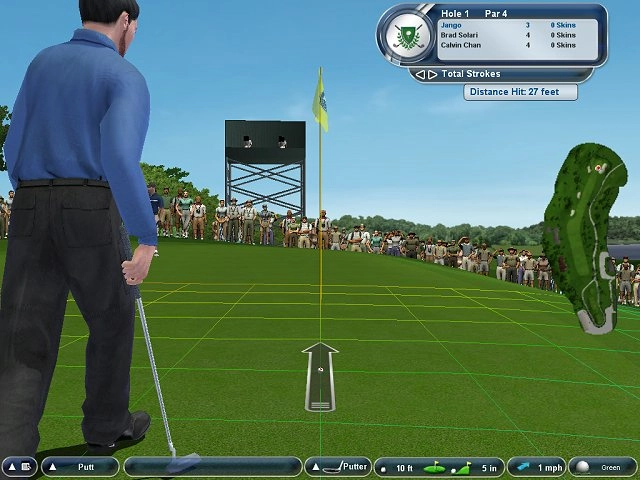The height and width of the screenshot is (480, 640).
Task: Click the menu button with list icon
Action: 19,467
